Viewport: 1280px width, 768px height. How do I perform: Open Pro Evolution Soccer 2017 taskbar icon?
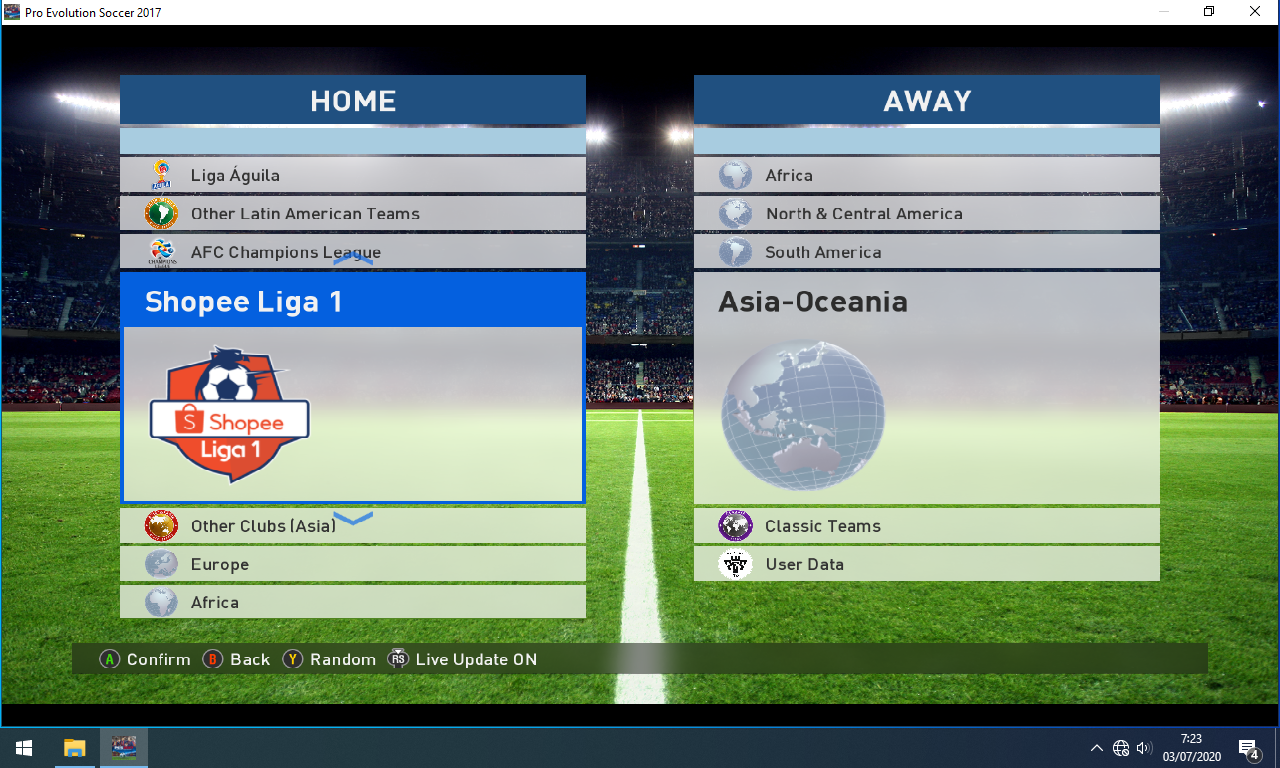123,747
